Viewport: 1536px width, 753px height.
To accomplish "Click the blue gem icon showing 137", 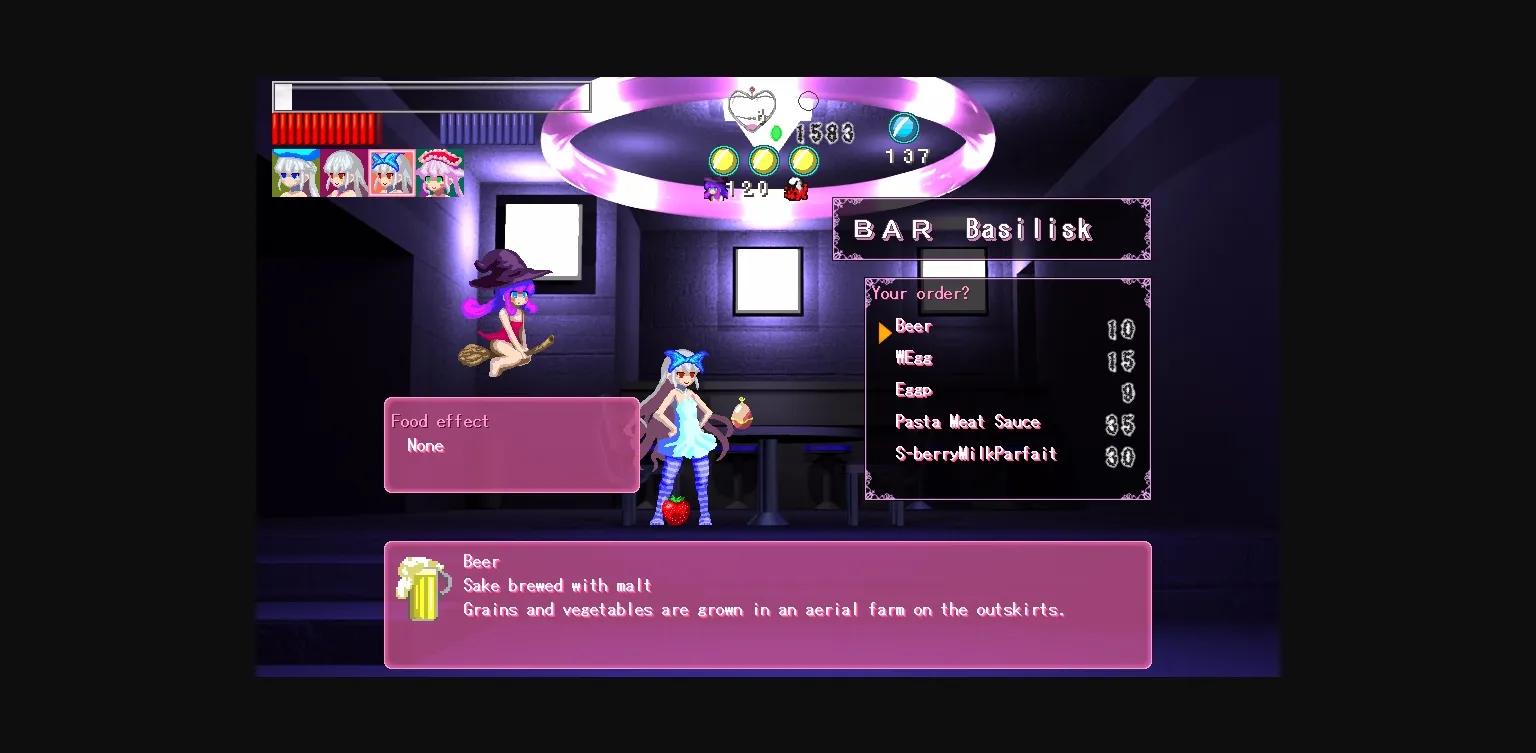I will 903,128.
